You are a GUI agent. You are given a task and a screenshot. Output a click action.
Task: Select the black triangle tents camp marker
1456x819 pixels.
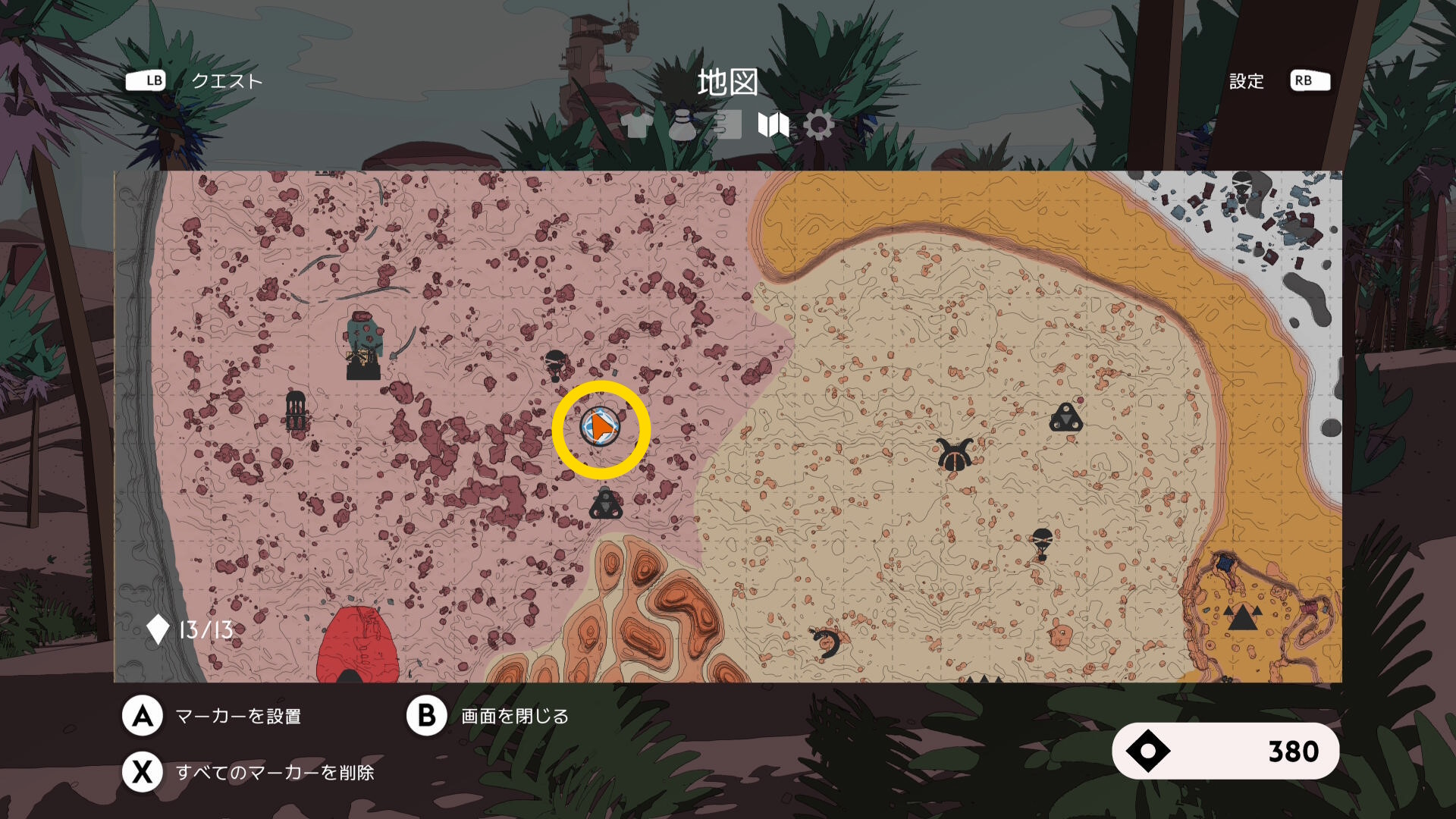(x=1241, y=618)
